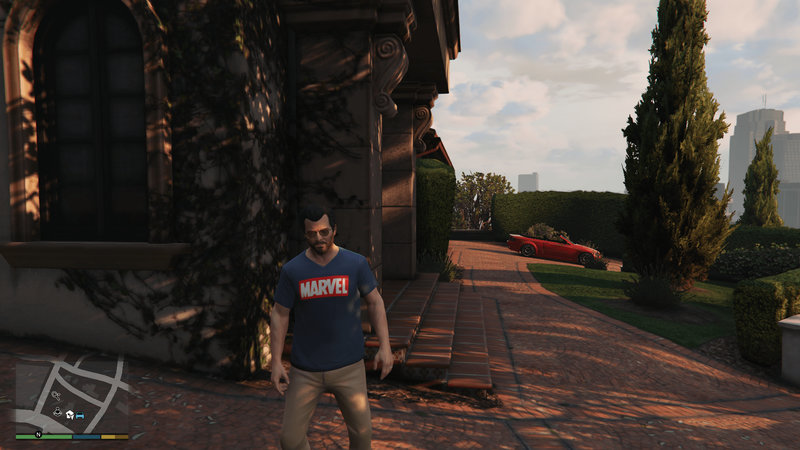This screenshot has height=450, width=800.
Task: Select the white house marker on minimap
Action: pyautogui.click(x=69, y=414)
